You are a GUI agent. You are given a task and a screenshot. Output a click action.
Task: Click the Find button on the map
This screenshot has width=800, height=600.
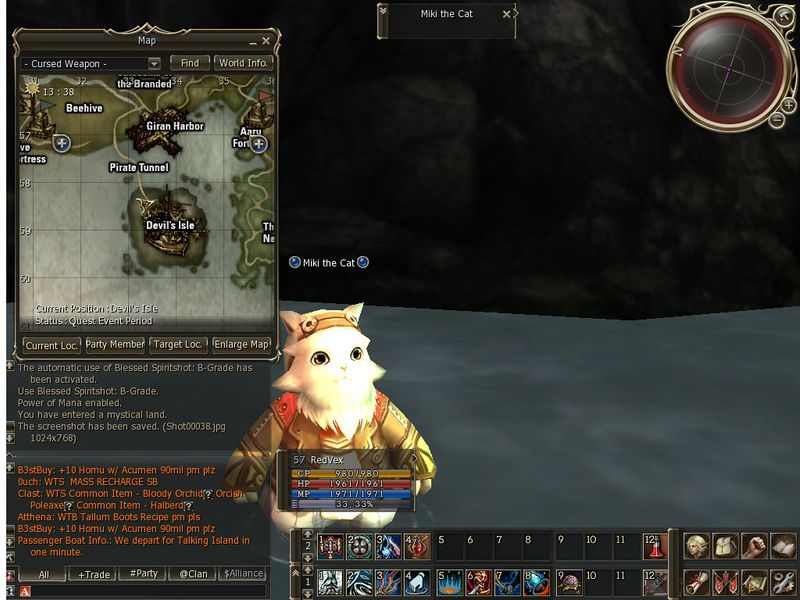(189, 63)
